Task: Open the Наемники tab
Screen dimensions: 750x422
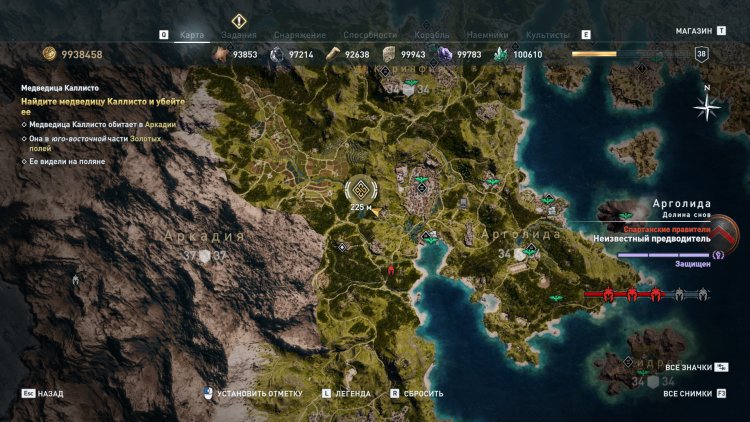Action: coord(490,34)
